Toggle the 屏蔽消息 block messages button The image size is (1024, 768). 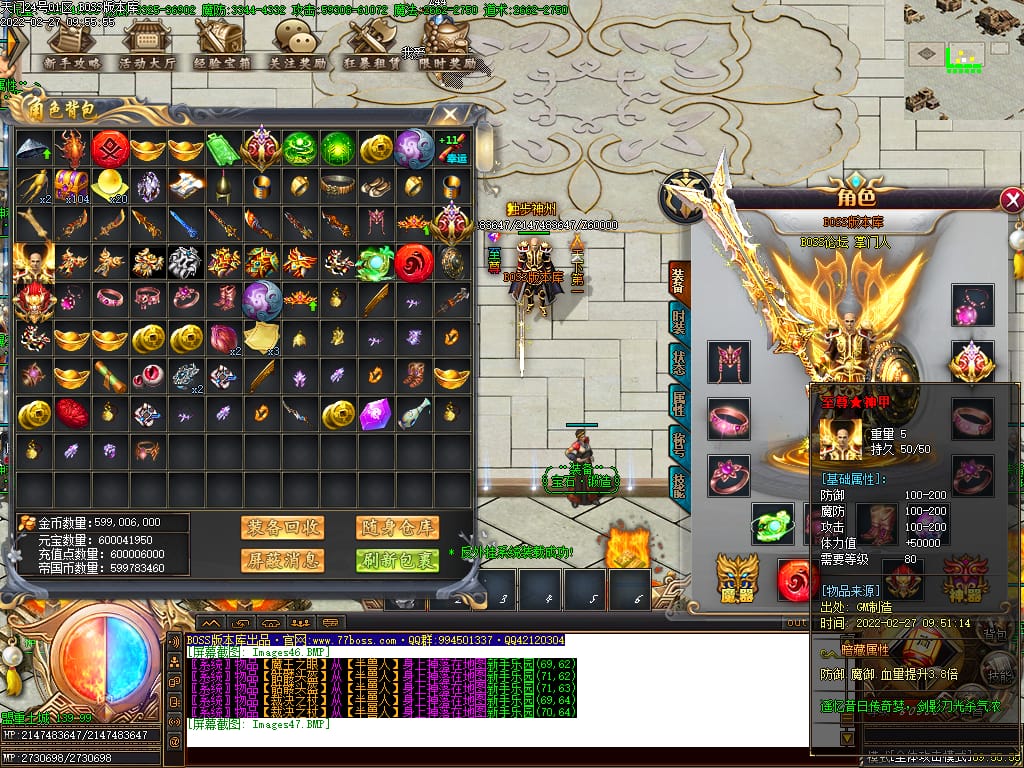click(282, 560)
